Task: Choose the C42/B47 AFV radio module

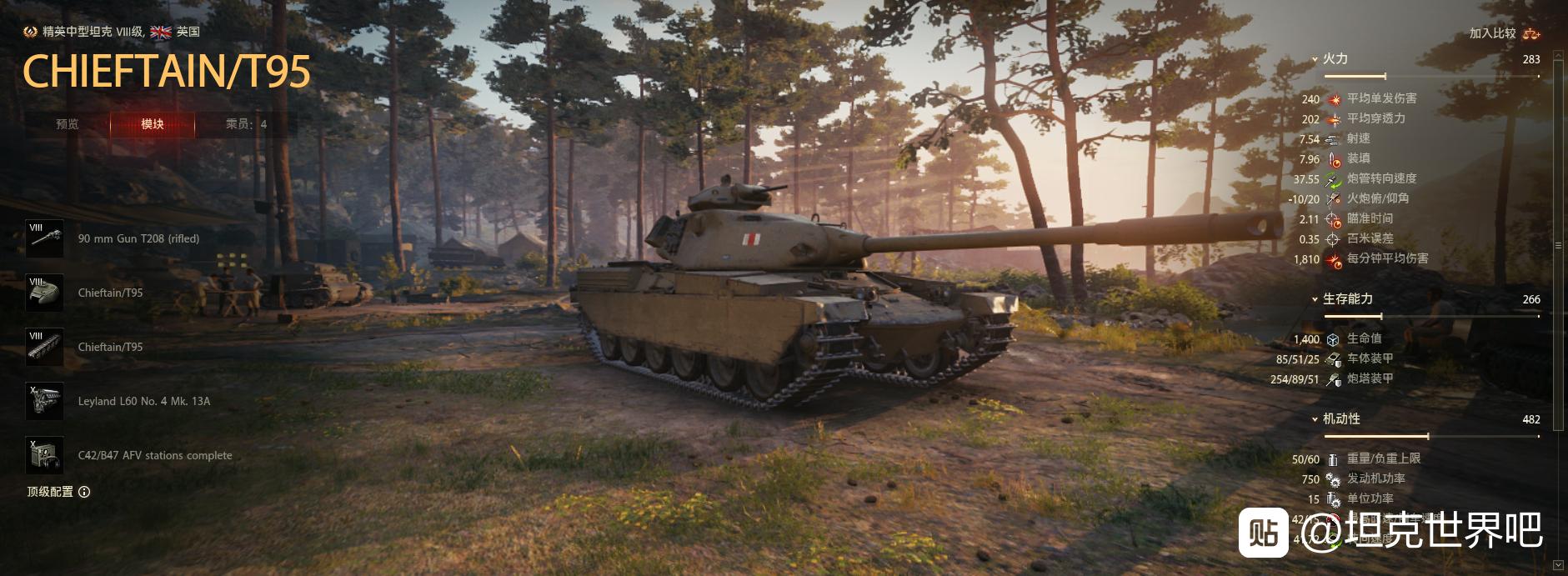Action: pos(45,455)
